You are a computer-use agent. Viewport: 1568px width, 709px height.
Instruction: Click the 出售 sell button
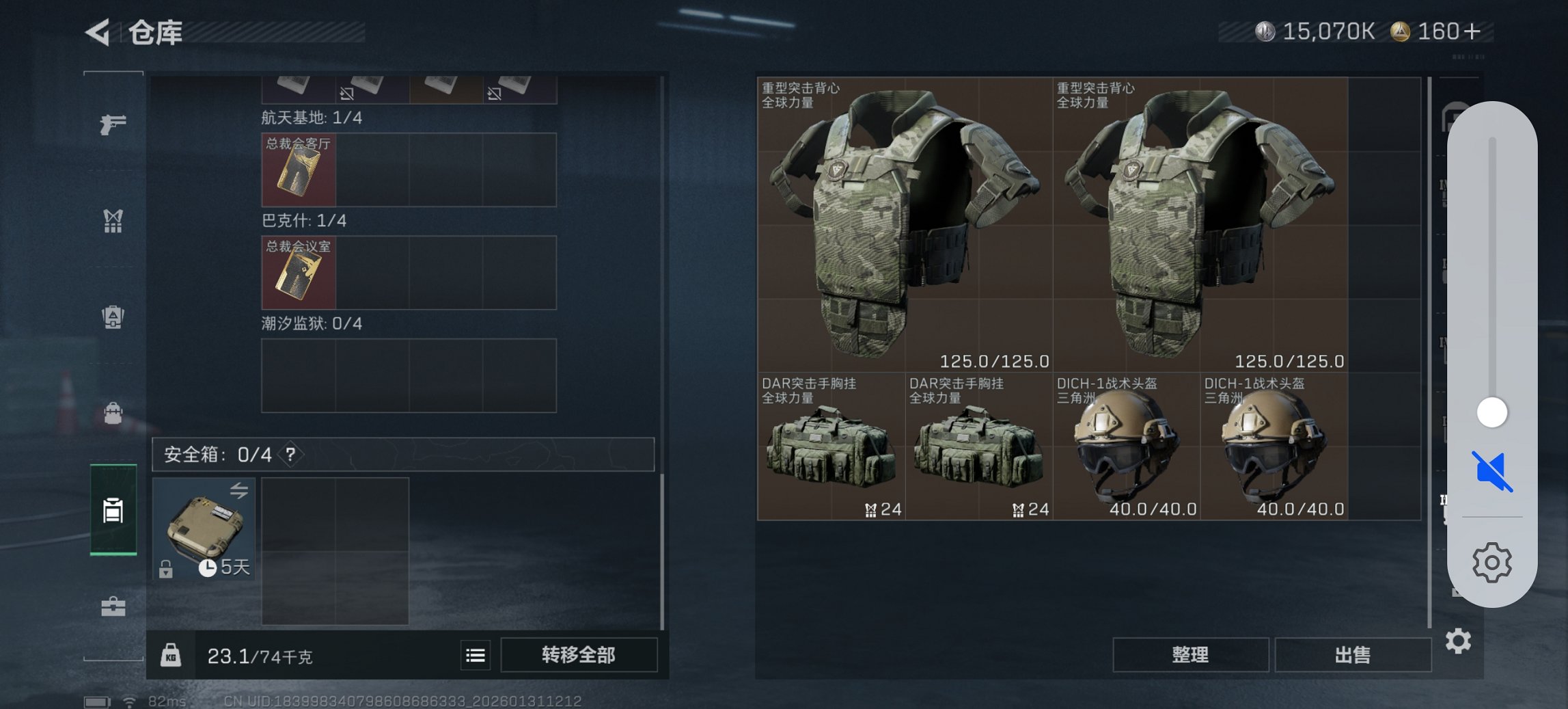tap(1353, 654)
